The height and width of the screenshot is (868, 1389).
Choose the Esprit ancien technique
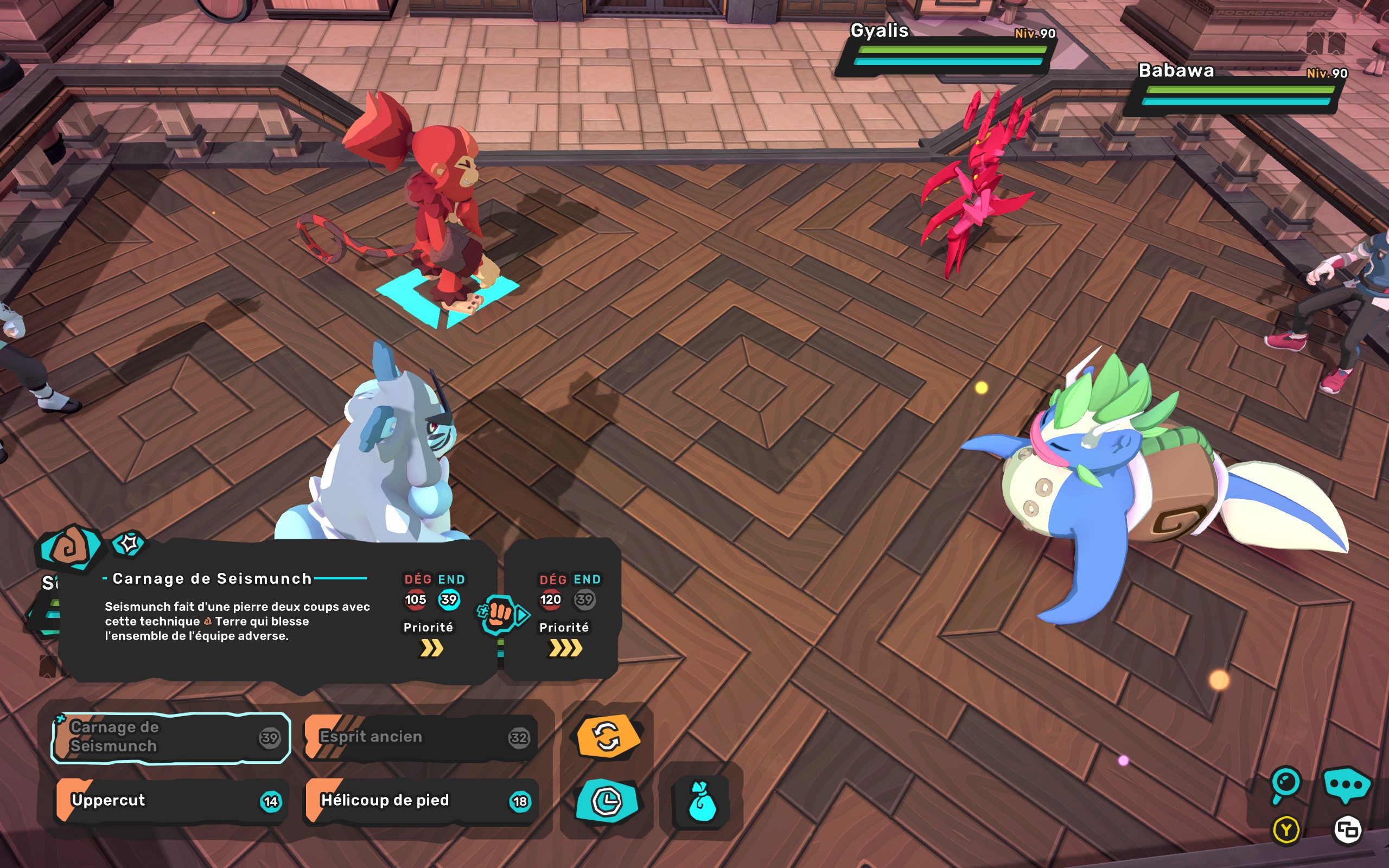pyautogui.click(x=420, y=738)
